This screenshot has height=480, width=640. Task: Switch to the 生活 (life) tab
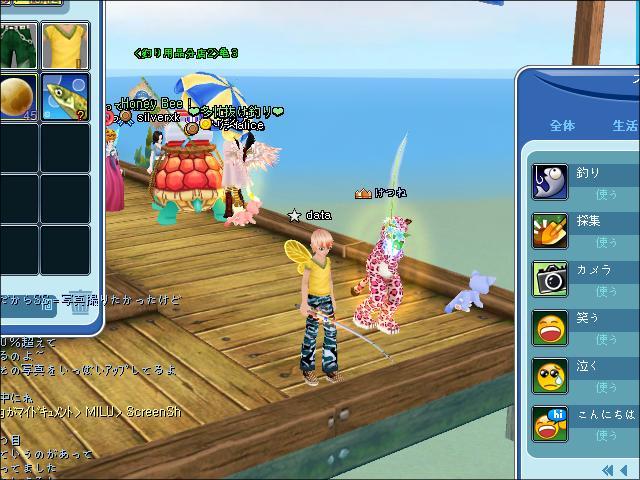coord(624,126)
